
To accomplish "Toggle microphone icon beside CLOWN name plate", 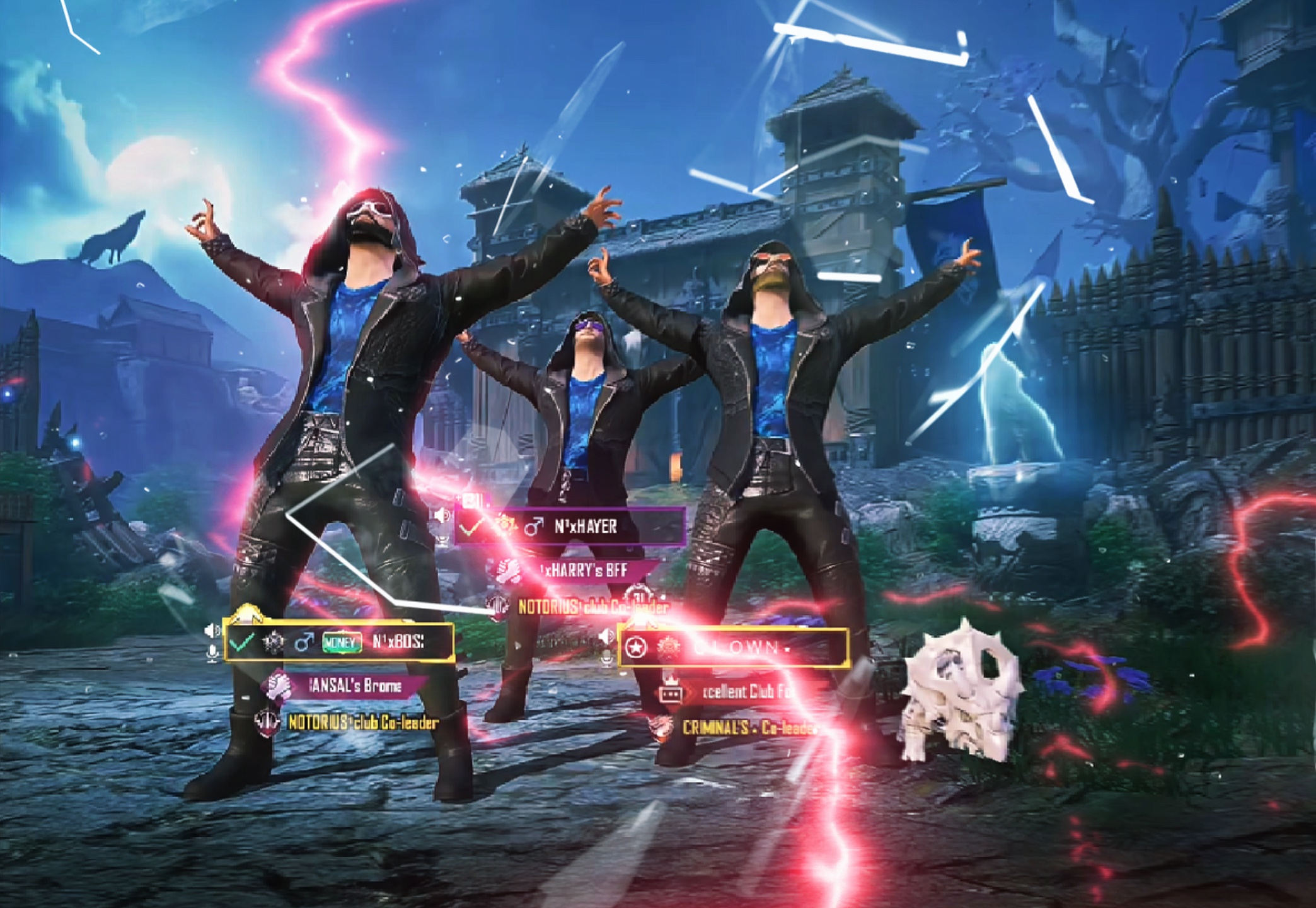I will point(606,658).
